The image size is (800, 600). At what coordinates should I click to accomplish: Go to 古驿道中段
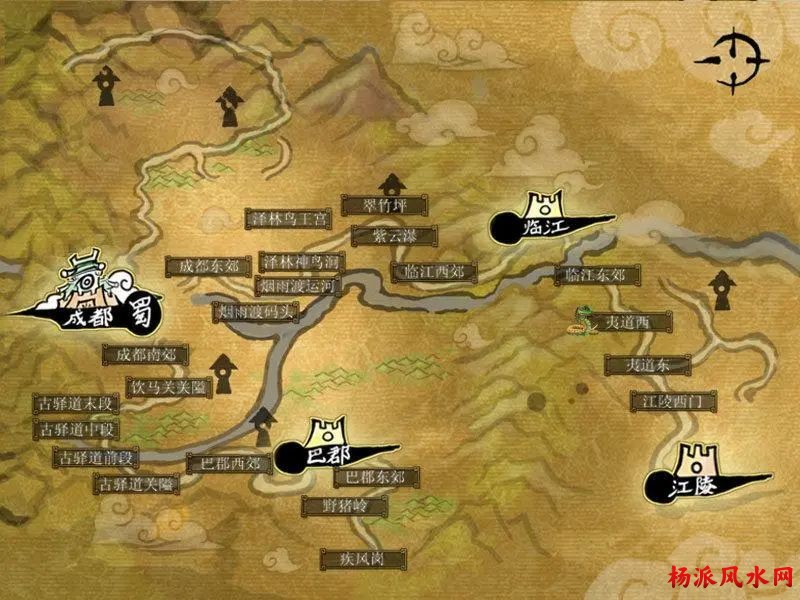pos(77,430)
